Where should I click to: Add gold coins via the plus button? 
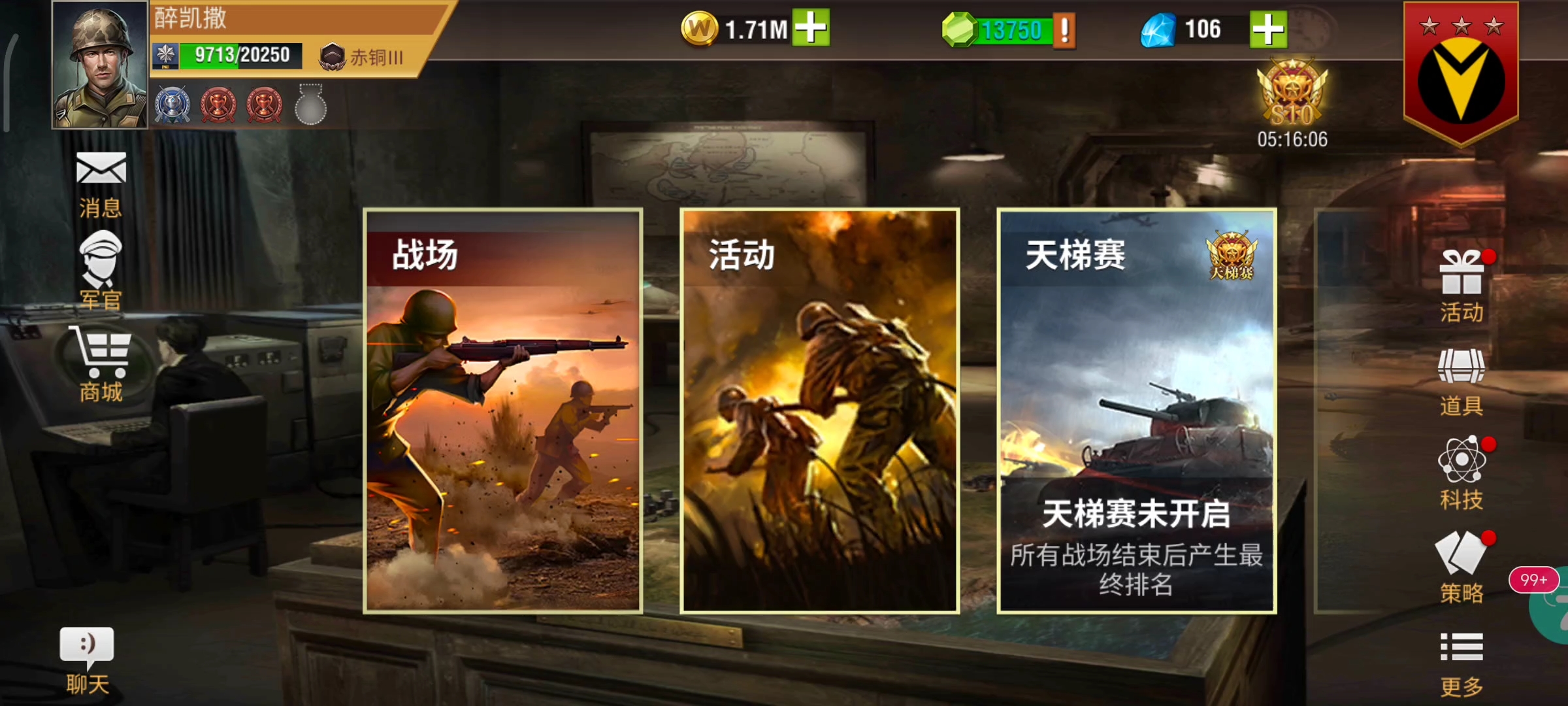[811, 27]
